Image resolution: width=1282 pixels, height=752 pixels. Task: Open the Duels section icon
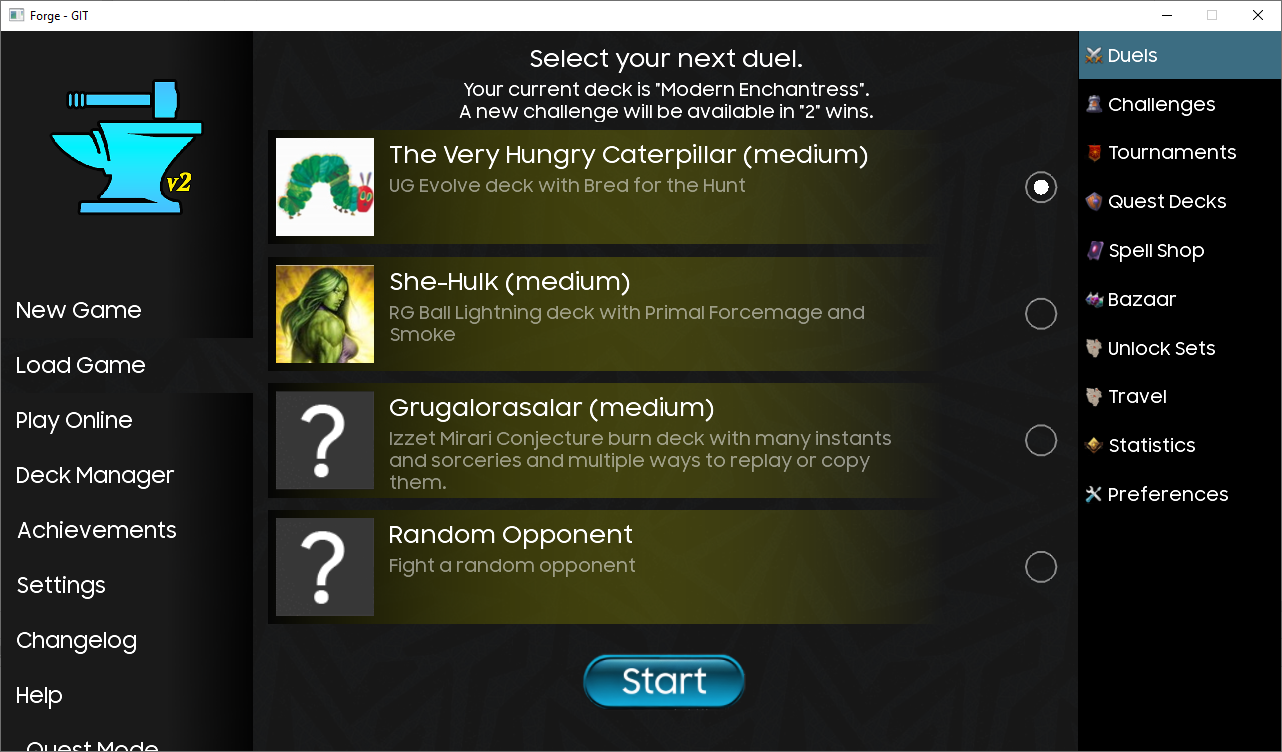click(x=1092, y=55)
